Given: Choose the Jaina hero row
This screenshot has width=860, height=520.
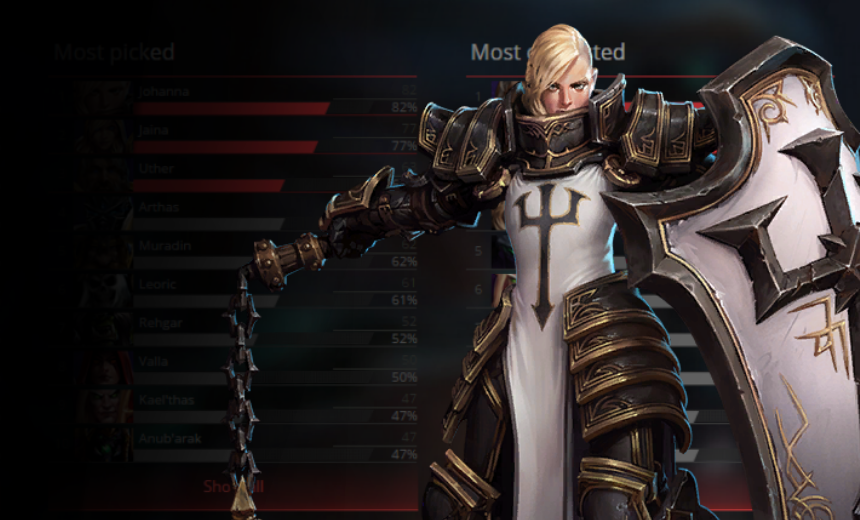Looking at the screenshot, I should click(x=155, y=130).
